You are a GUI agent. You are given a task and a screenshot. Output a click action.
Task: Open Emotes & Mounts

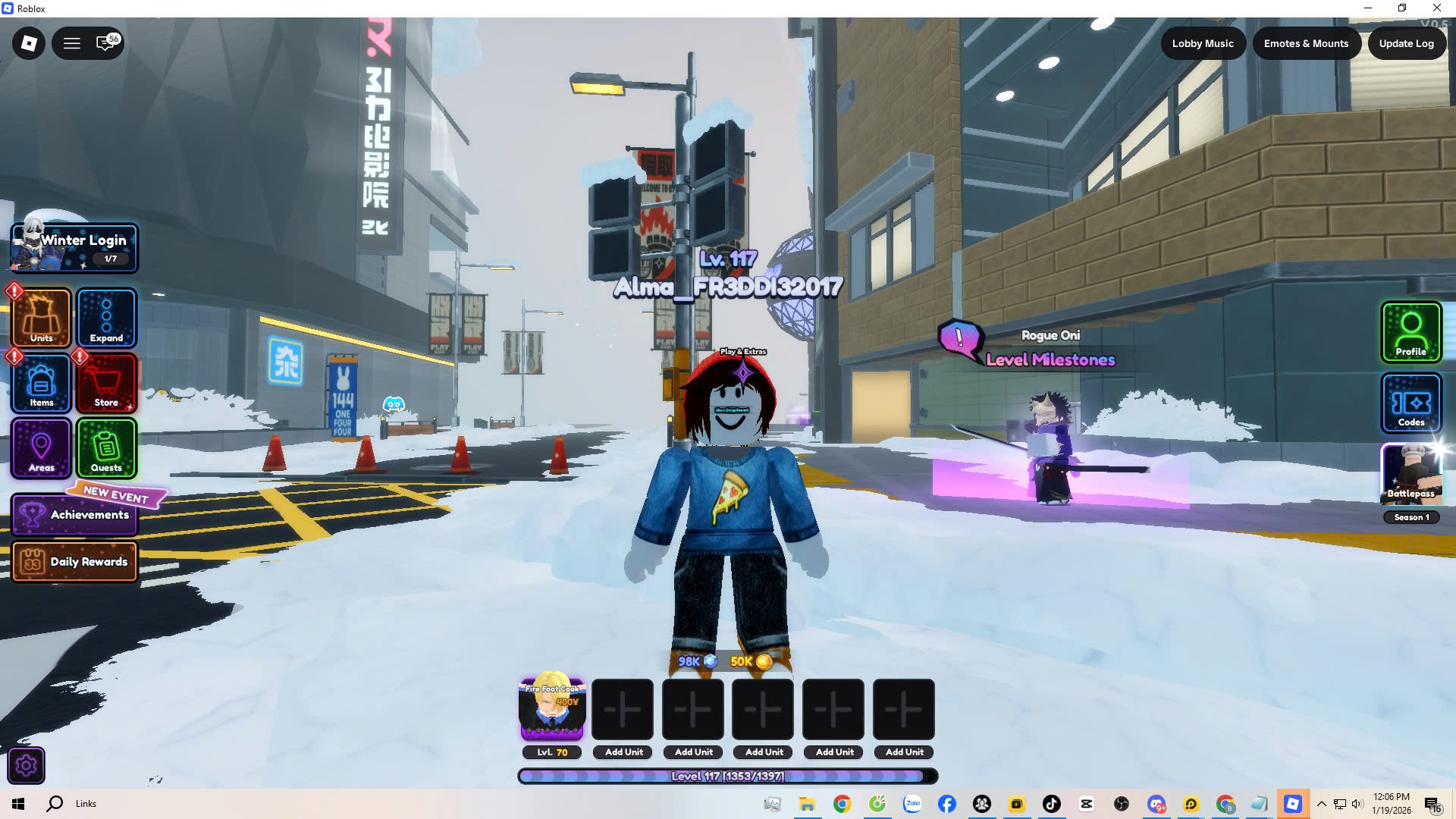point(1306,43)
